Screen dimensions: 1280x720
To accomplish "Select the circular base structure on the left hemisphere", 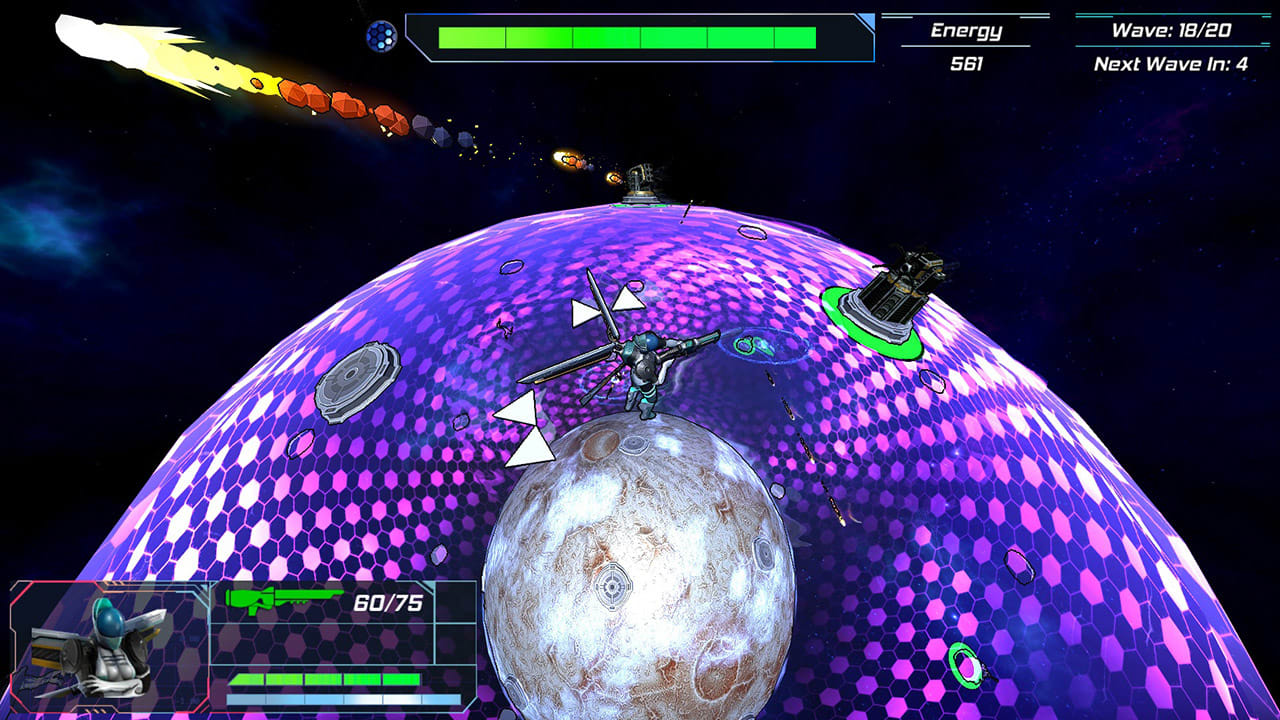I will 358,383.
